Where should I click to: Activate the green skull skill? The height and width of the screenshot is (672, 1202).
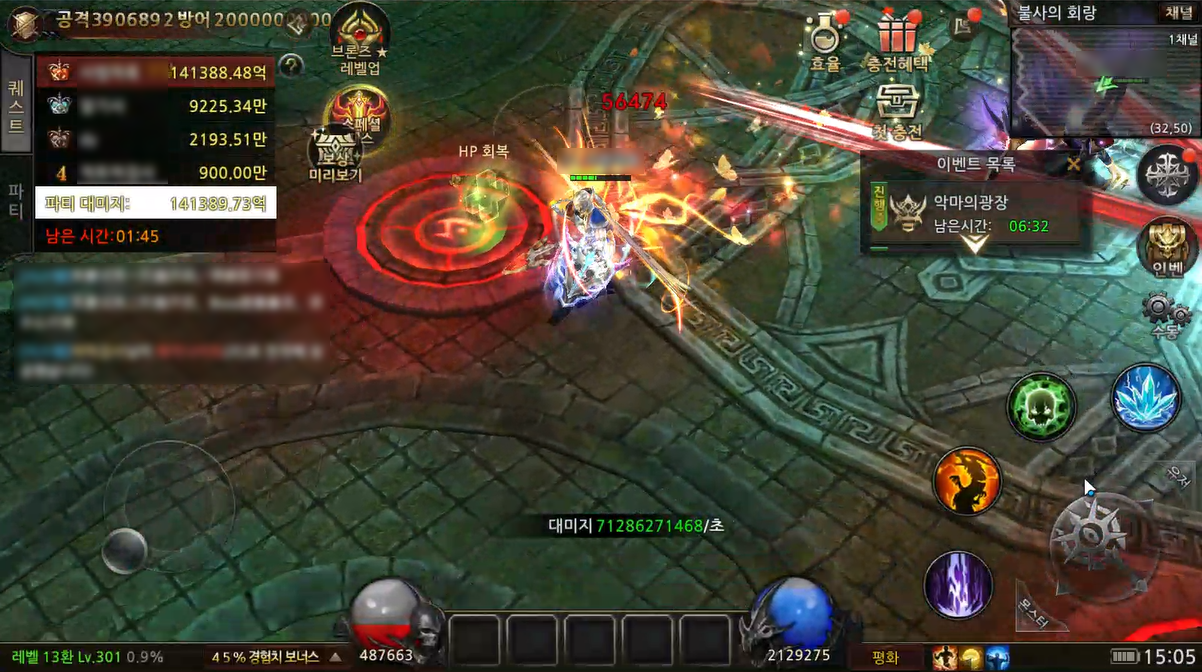click(1041, 407)
